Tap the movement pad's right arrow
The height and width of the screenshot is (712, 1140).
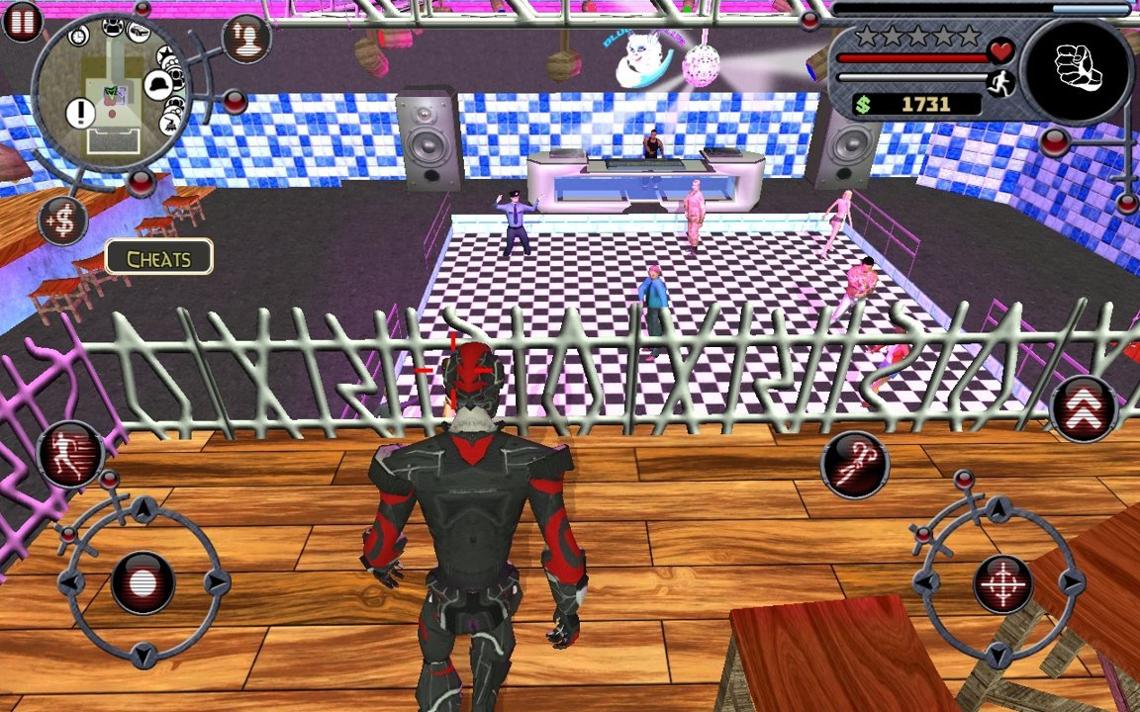(x=213, y=582)
